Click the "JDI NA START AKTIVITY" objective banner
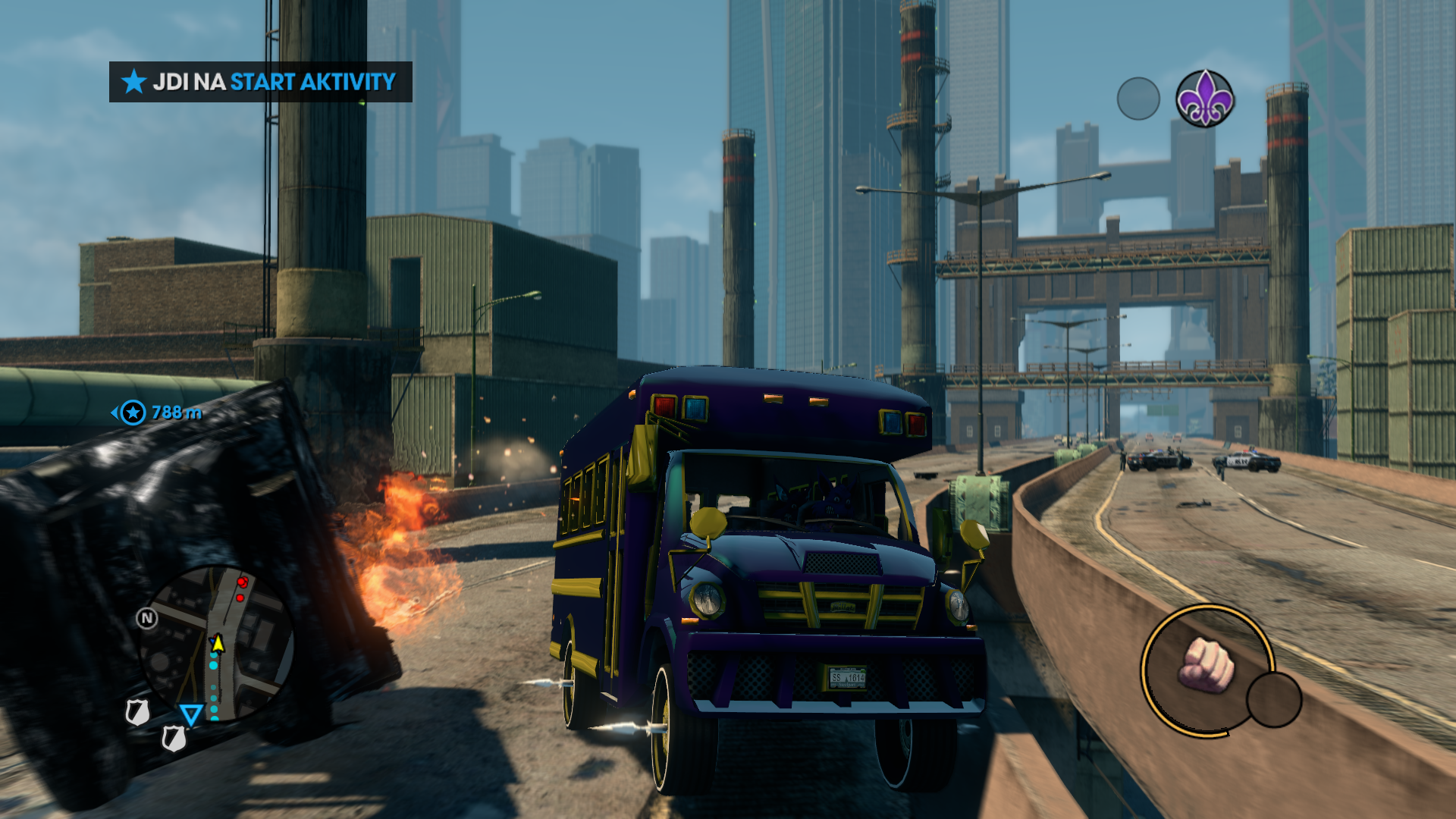 pyautogui.click(x=260, y=82)
